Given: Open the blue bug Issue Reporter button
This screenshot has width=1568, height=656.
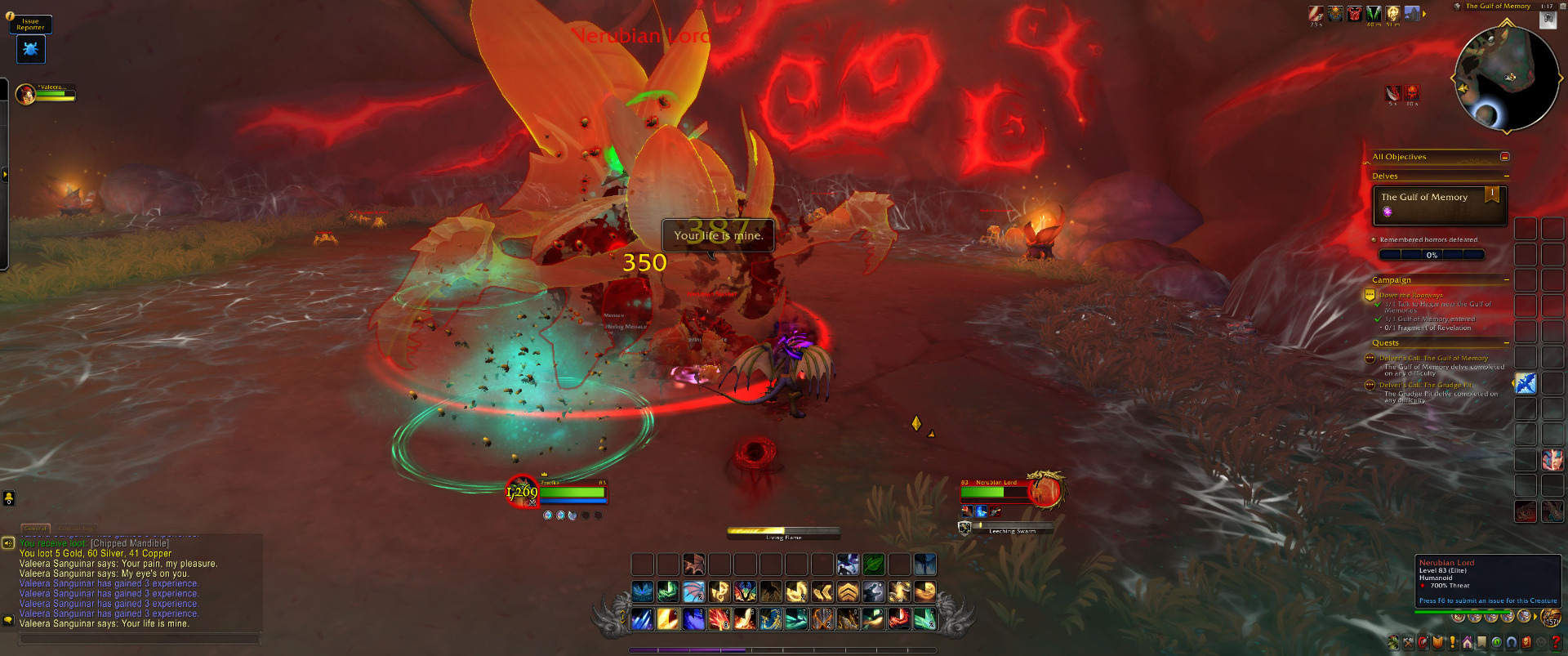Looking at the screenshot, I should 31,50.
